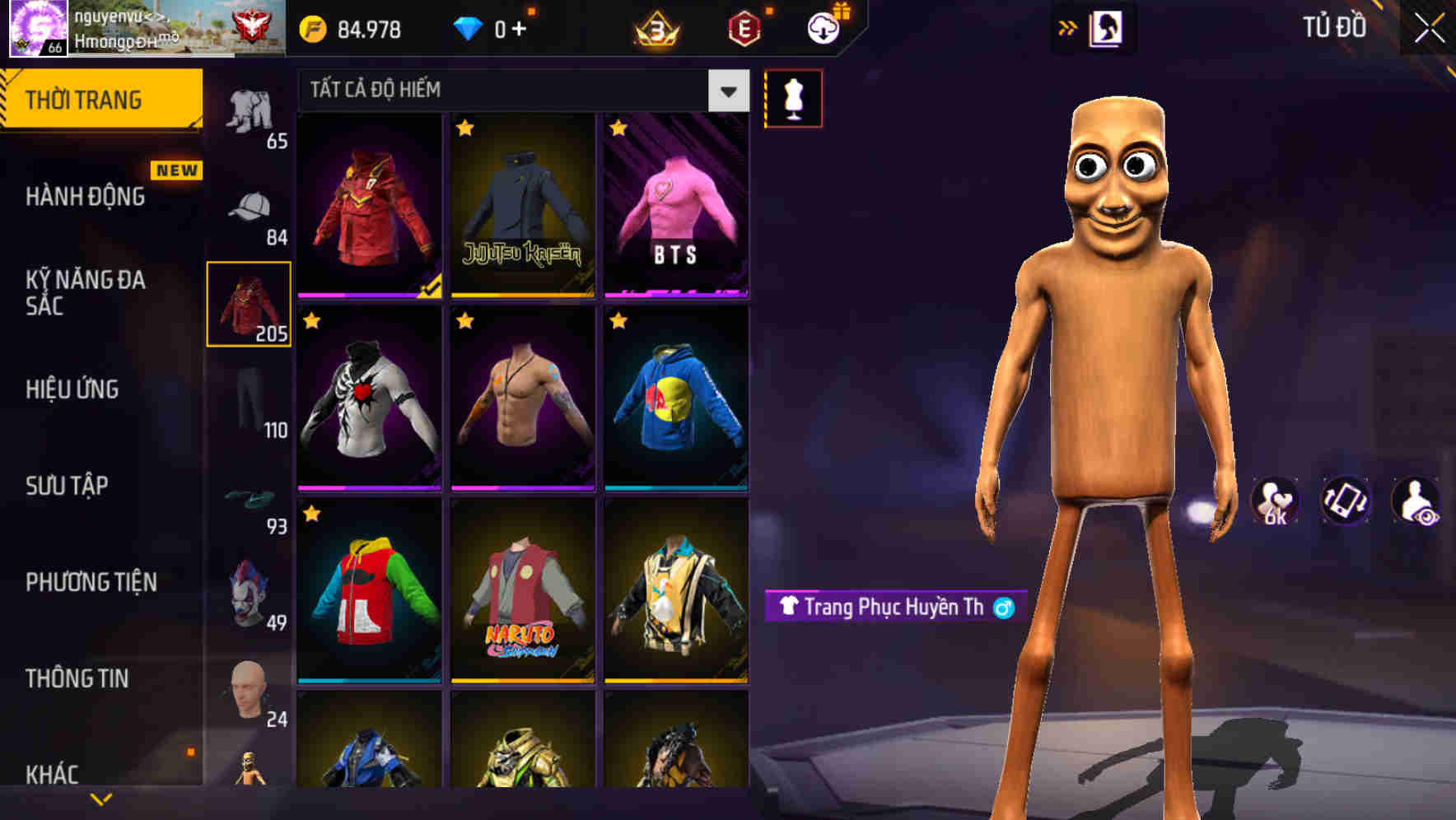1456x820 pixels.
Task: Expand the sidebar using the bottom chevron
Action: pyautogui.click(x=101, y=797)
